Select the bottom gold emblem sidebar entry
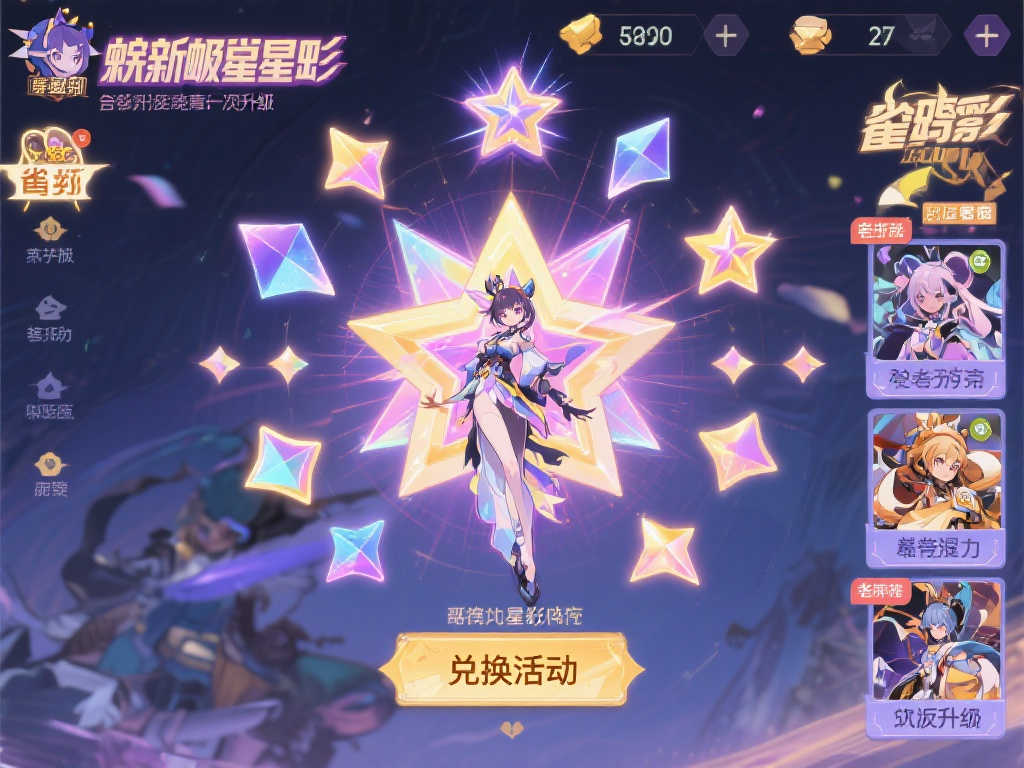 pyautogui.click(x=50, y=464)
